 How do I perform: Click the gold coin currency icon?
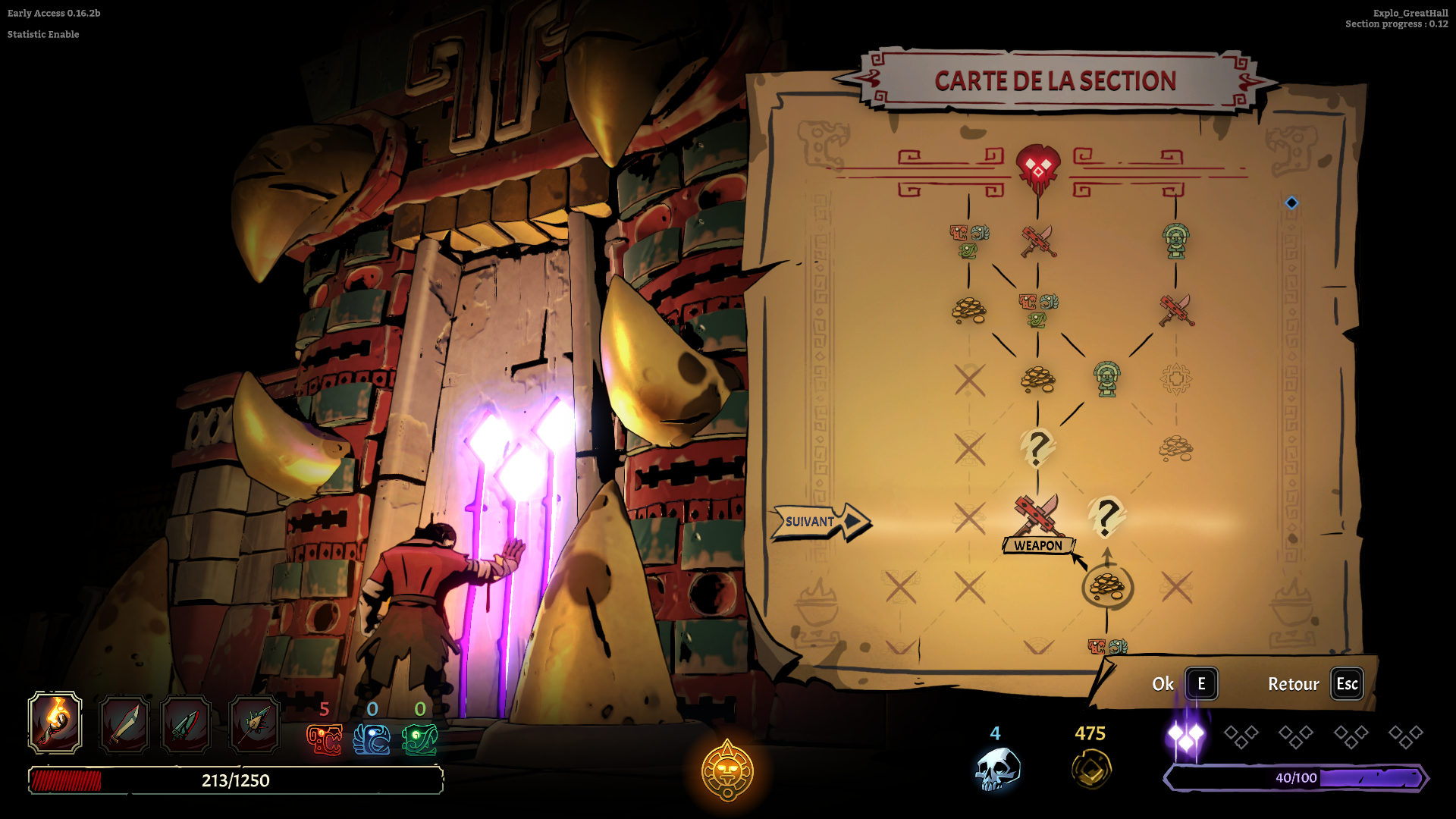pyautogui.click(x=1091, y=770)
